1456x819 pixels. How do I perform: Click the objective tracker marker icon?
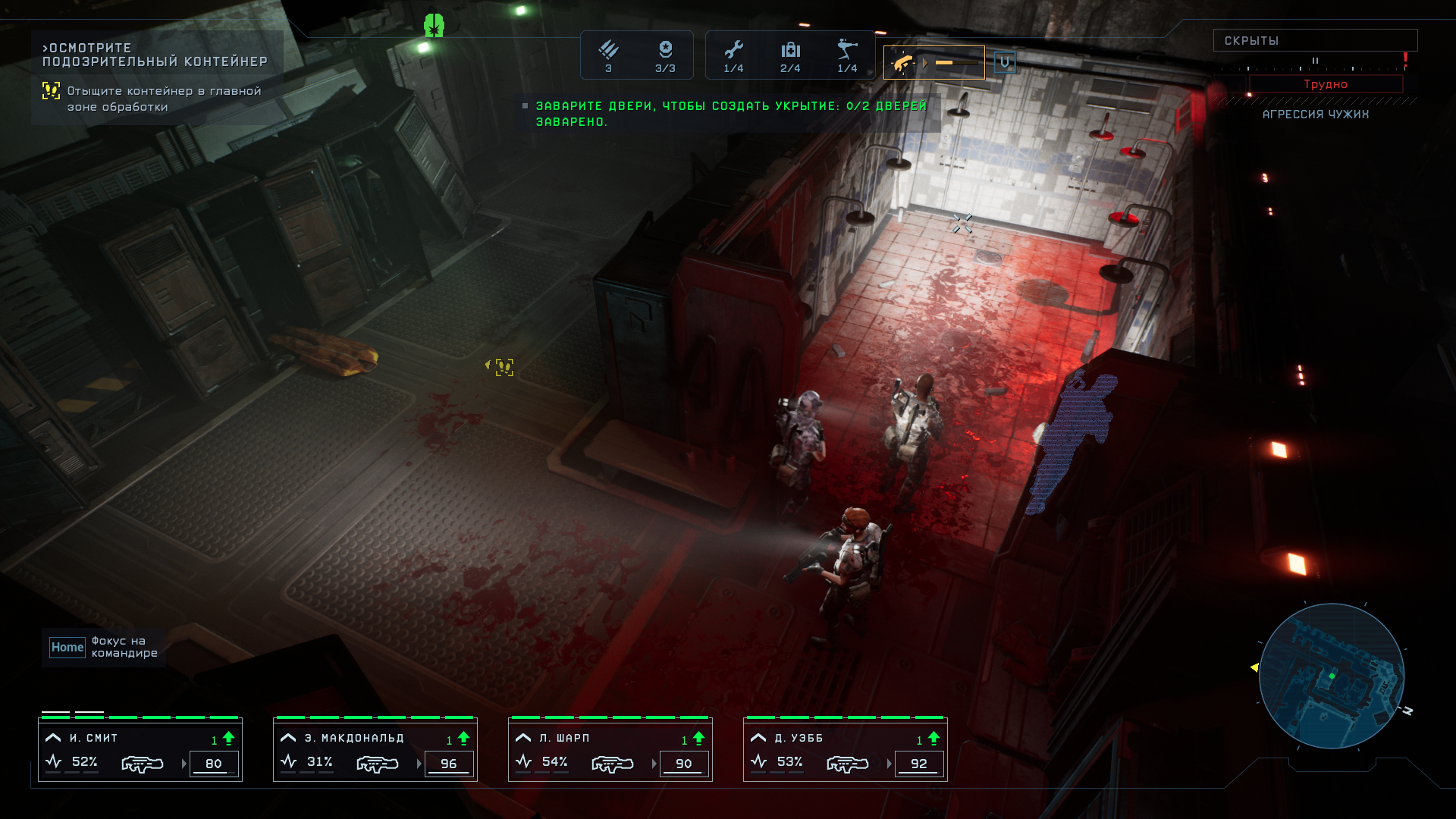pos(51,91)
